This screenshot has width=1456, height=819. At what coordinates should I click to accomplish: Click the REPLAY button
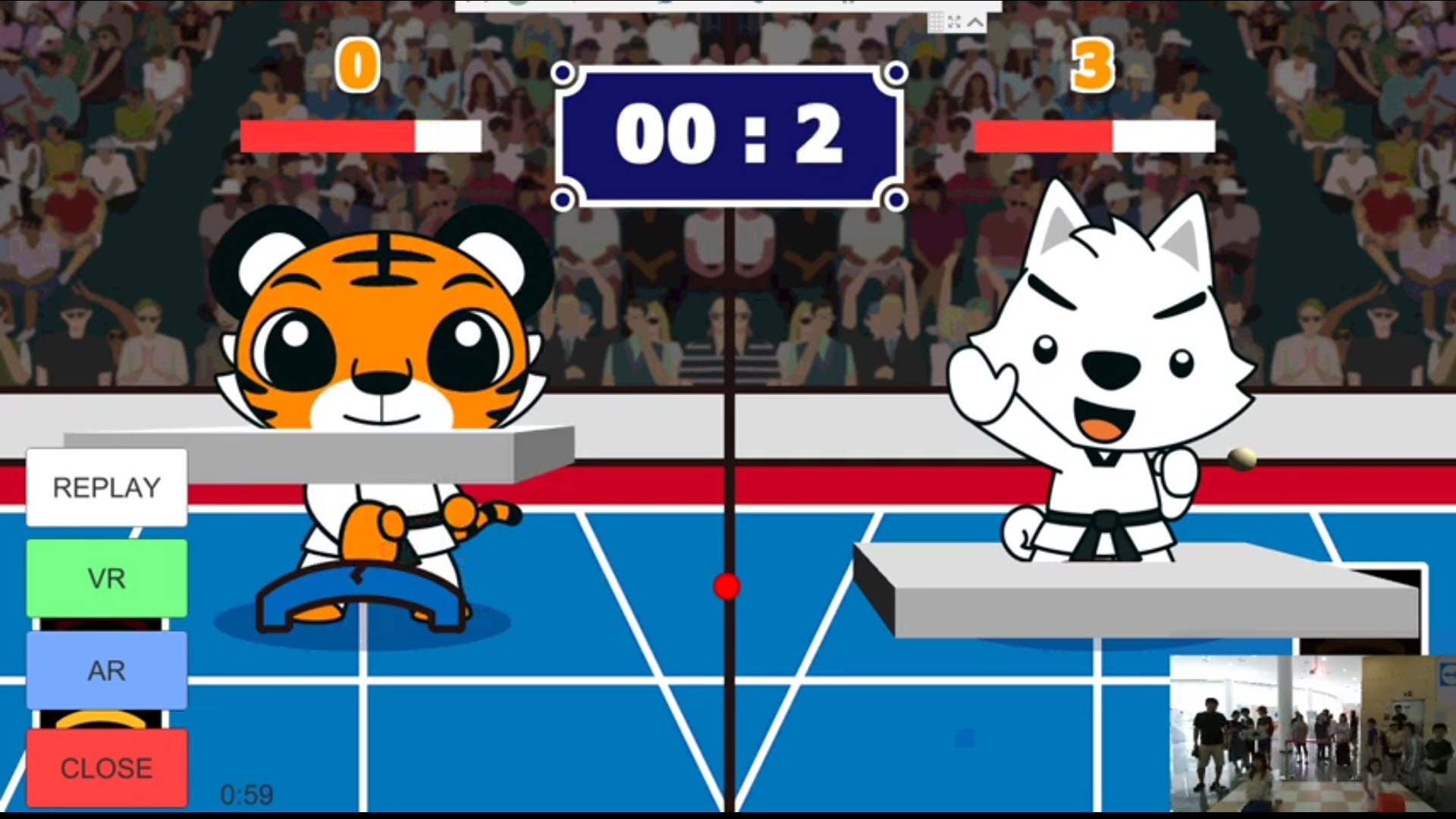[107, 488]
